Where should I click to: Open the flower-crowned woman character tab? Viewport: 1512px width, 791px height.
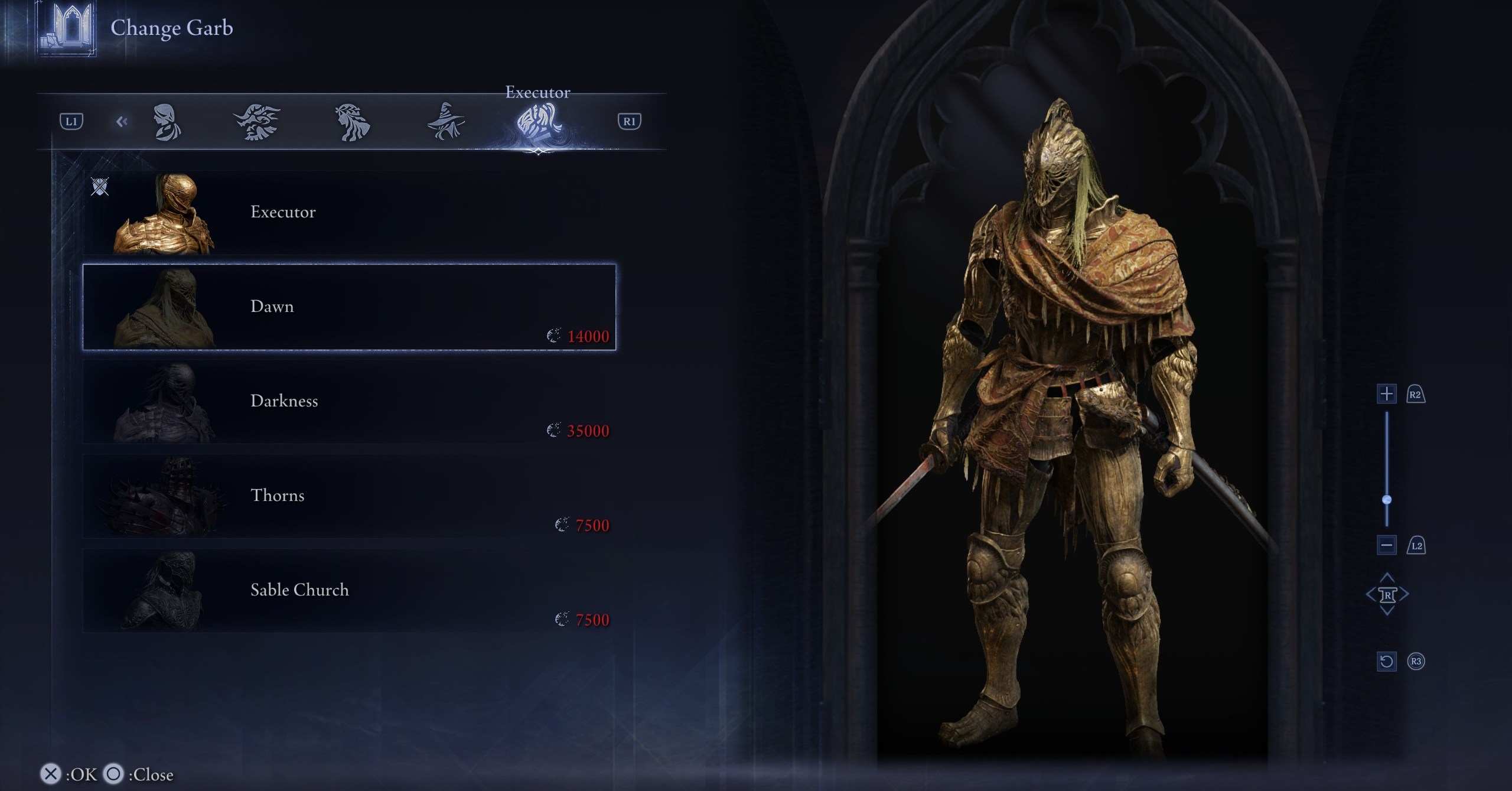(x=352, y=122)
